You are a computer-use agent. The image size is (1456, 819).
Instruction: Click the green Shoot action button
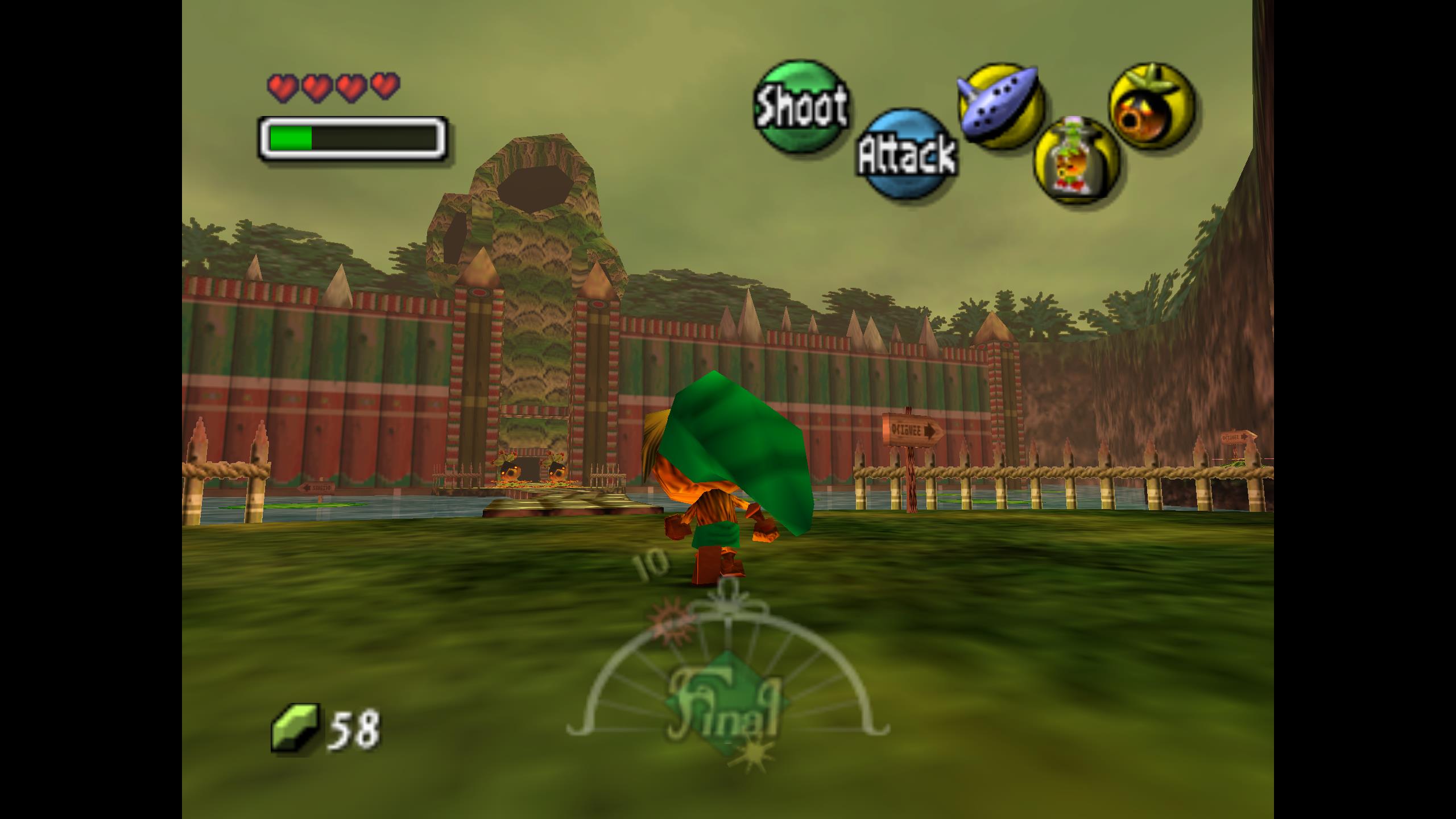[801, 106]
